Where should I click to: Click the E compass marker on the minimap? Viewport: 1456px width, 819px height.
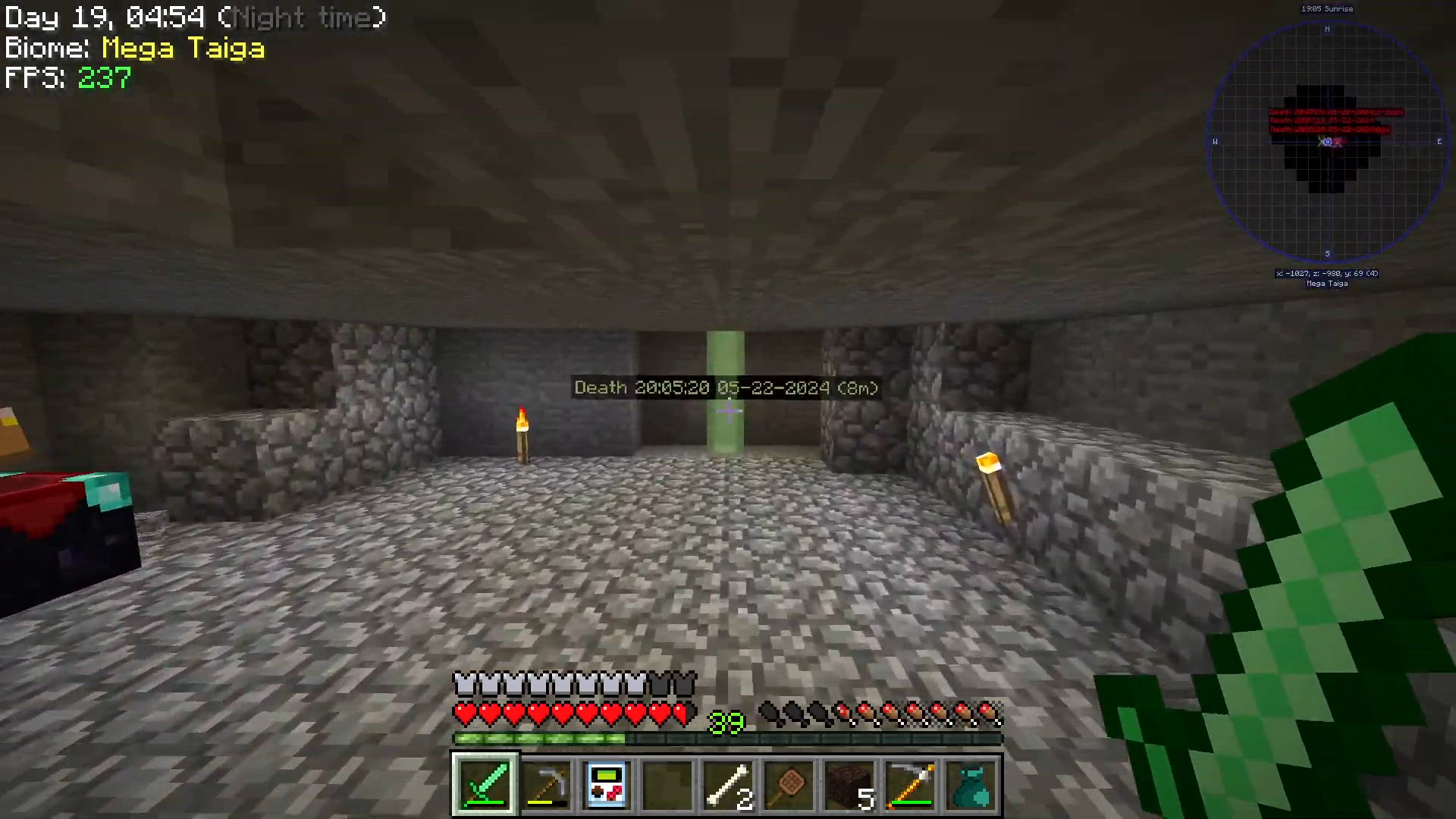(1439, 141)
